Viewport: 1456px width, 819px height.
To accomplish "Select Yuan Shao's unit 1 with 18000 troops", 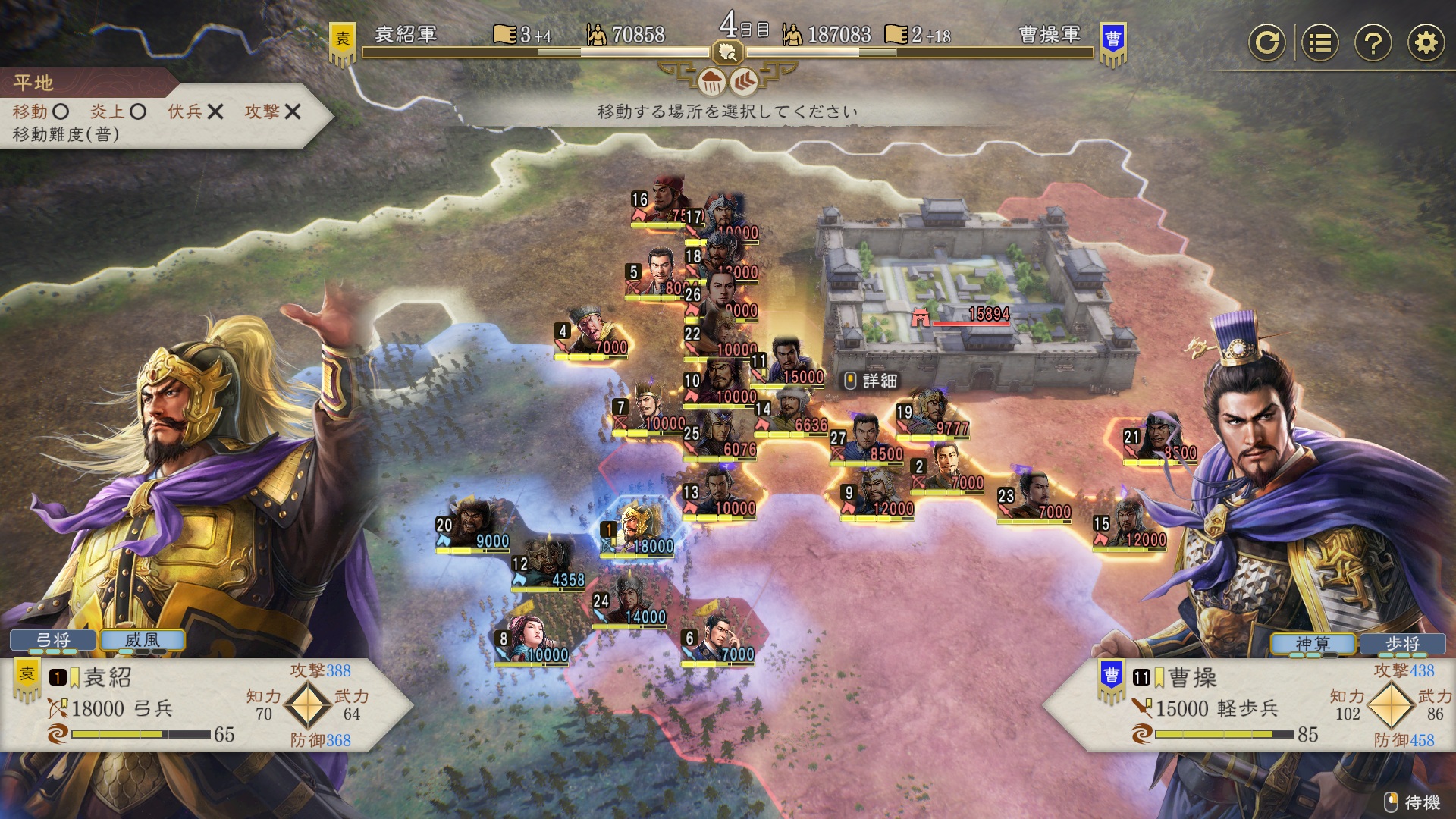I will coord(639,529).
